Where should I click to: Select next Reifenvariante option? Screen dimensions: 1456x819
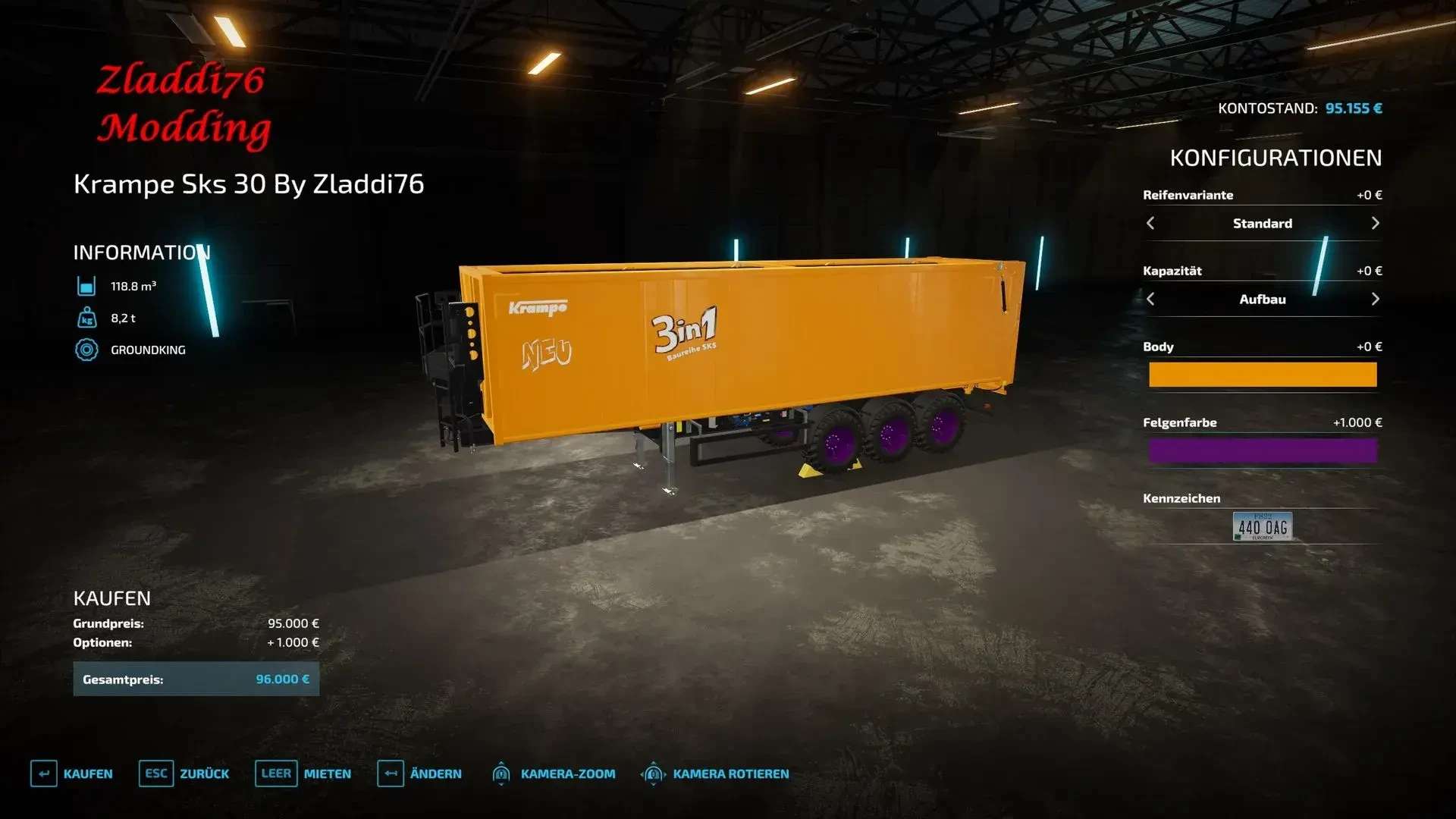[x=1375, y=223]
